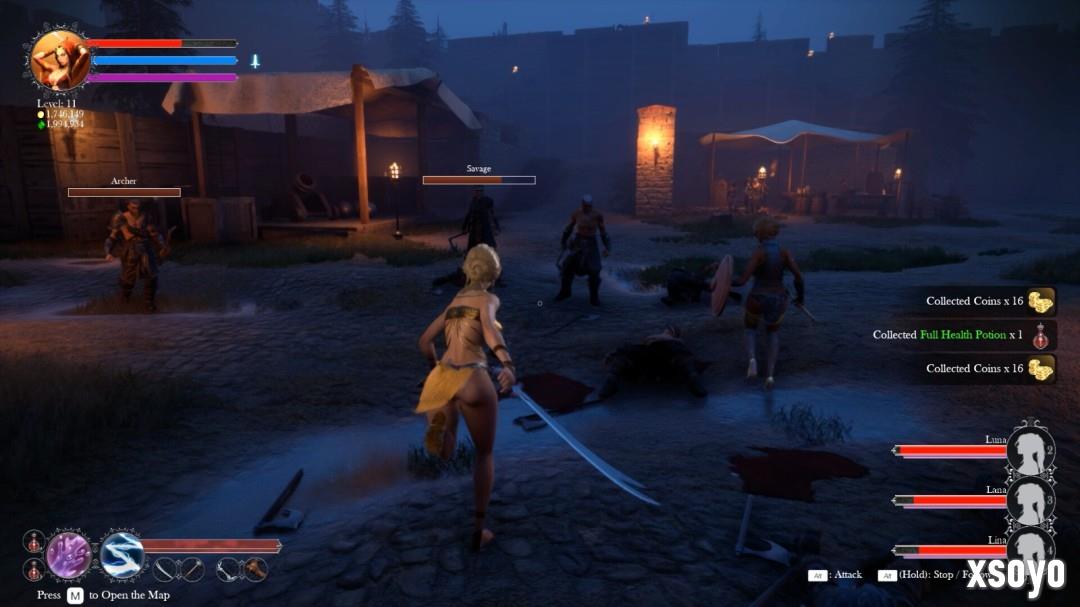Activate the purple magic orb ability
Image resolution: width=1080 pixels, height=607 pixels.
(x=68, y=554)
